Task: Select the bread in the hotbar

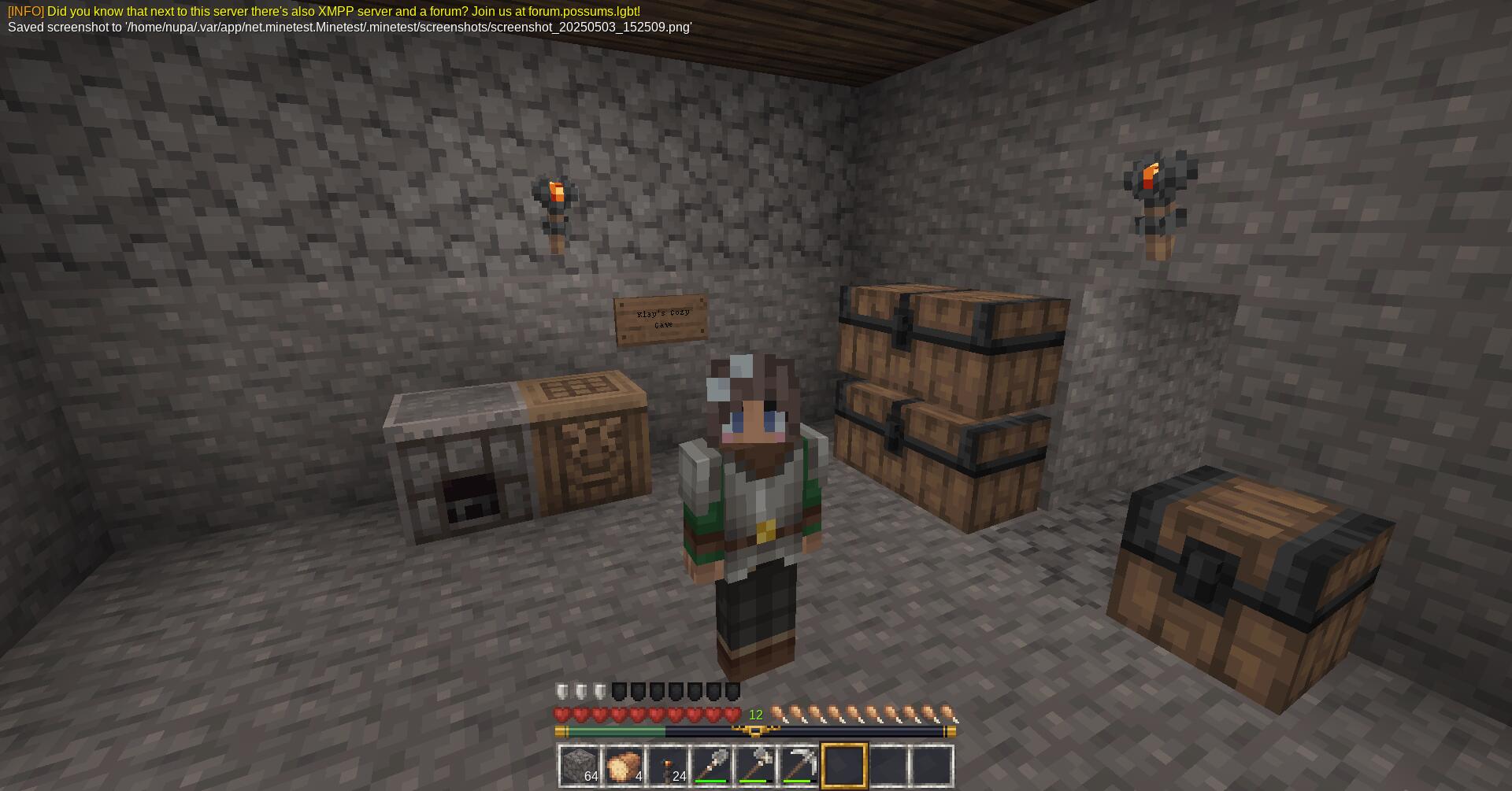Action: (625, 764)
